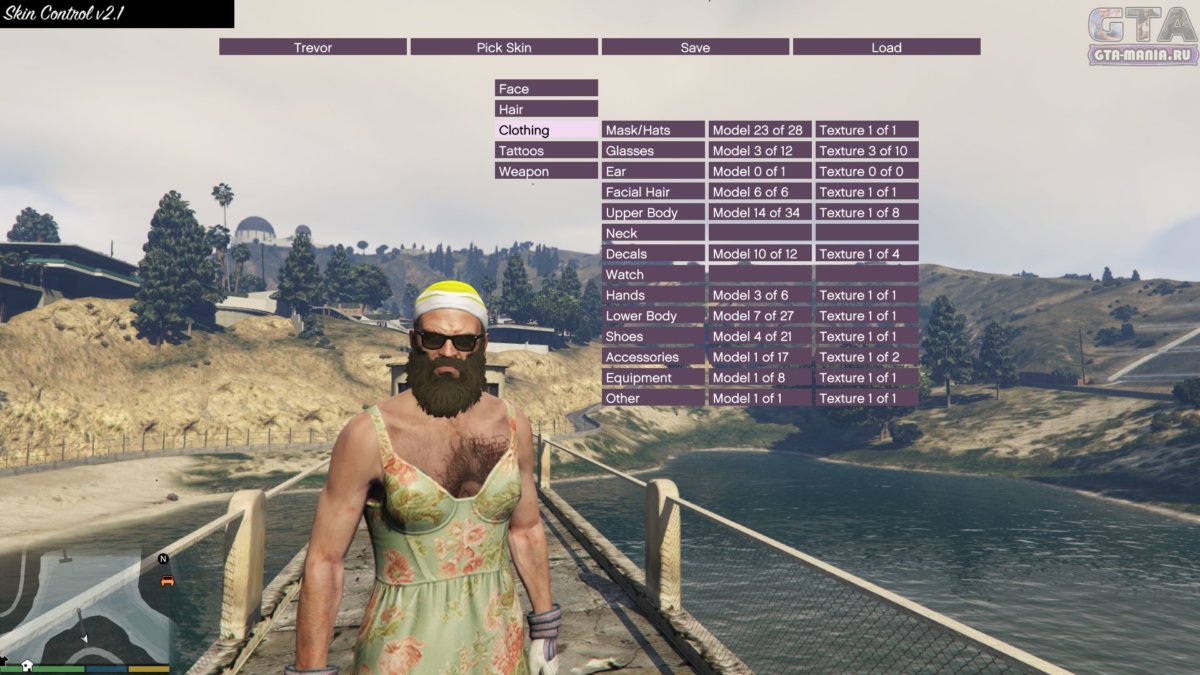Load a saved skin
Screen dimensions: 1200x675
pos(886,47)
